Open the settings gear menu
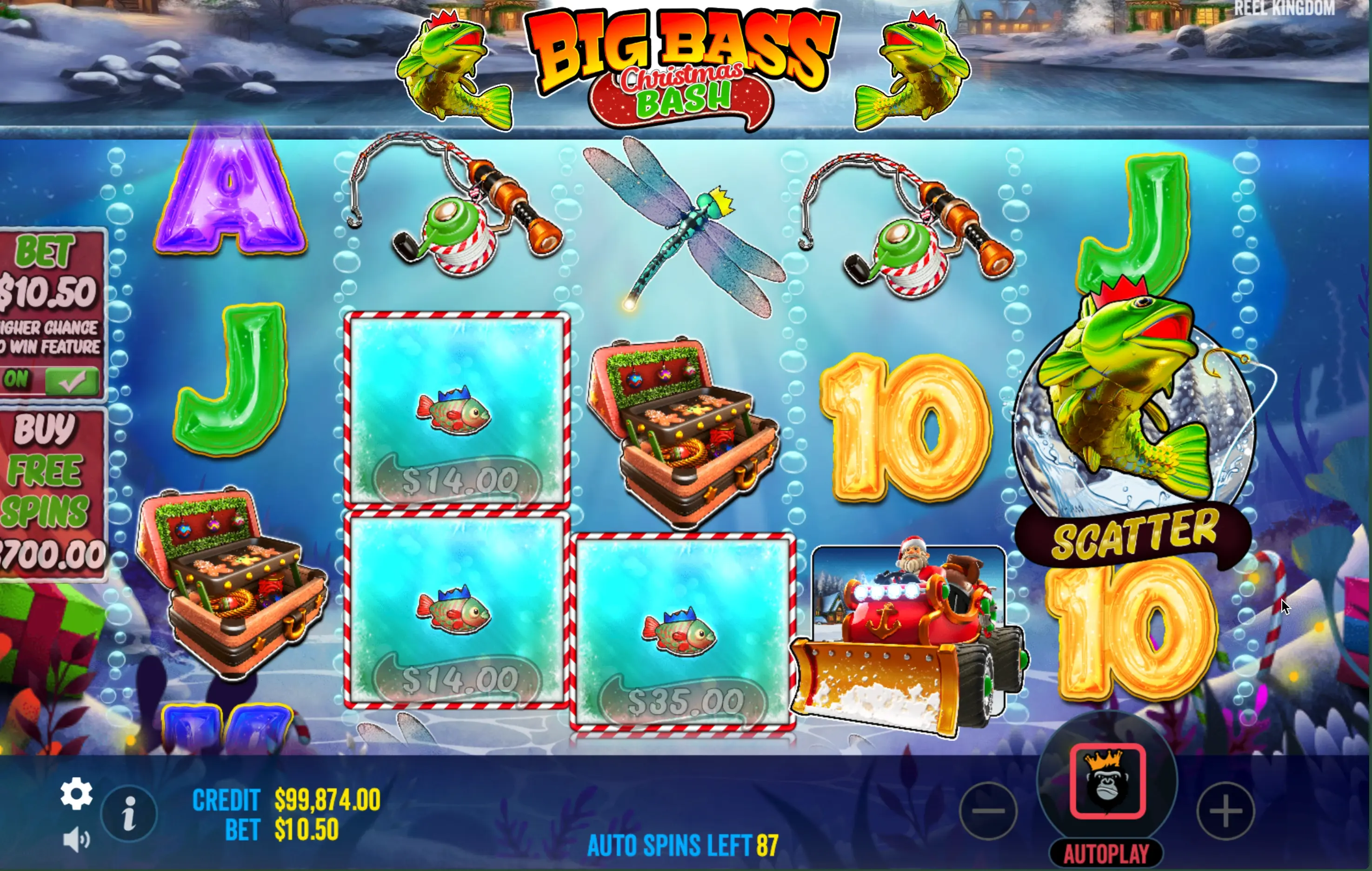Image resolution: width=1372 pixels, height=871 pixels. 76,793
